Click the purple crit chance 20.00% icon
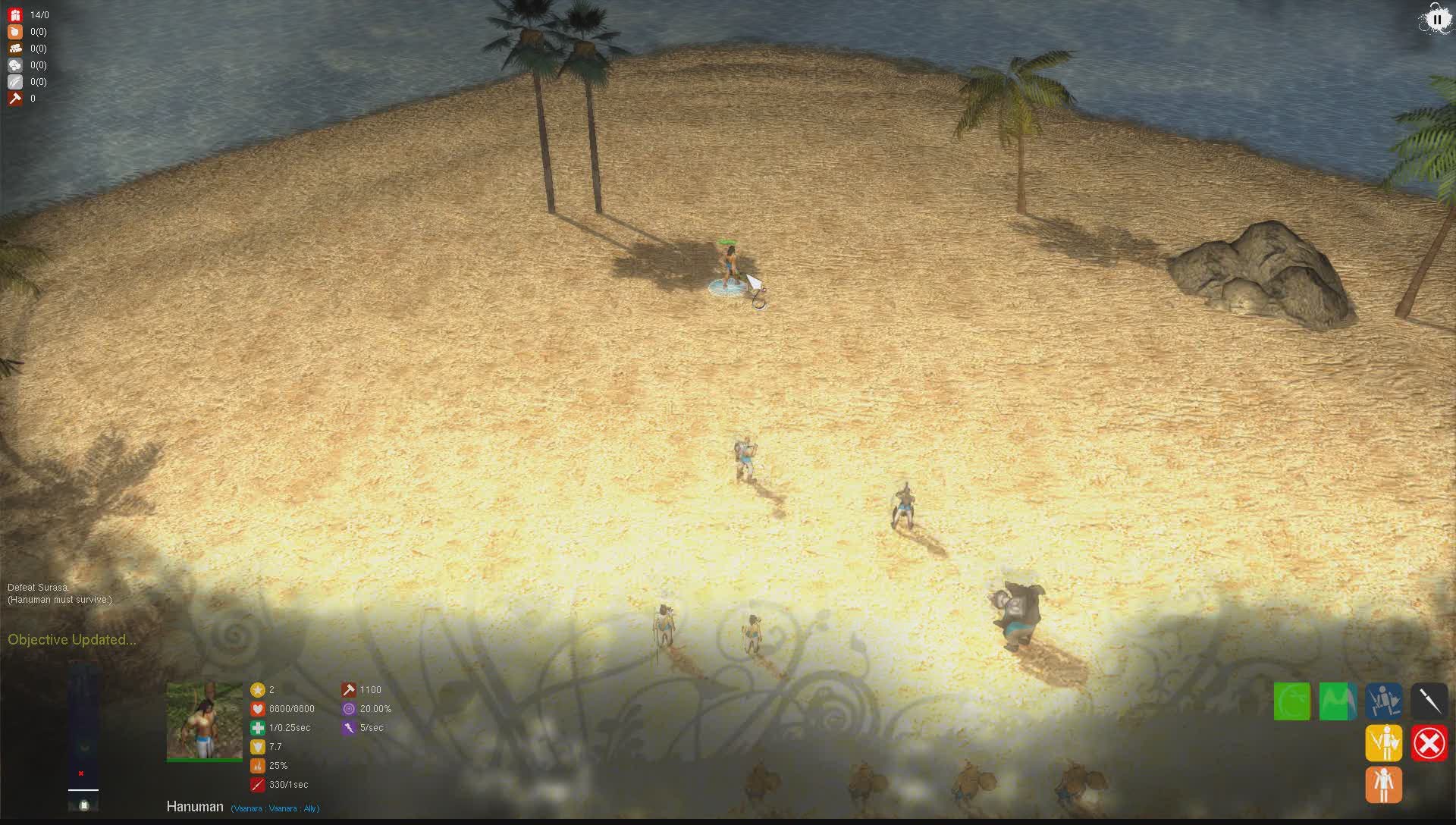Image resolution: width=1456 pixels, height=825 pixels. click(350, 708)
